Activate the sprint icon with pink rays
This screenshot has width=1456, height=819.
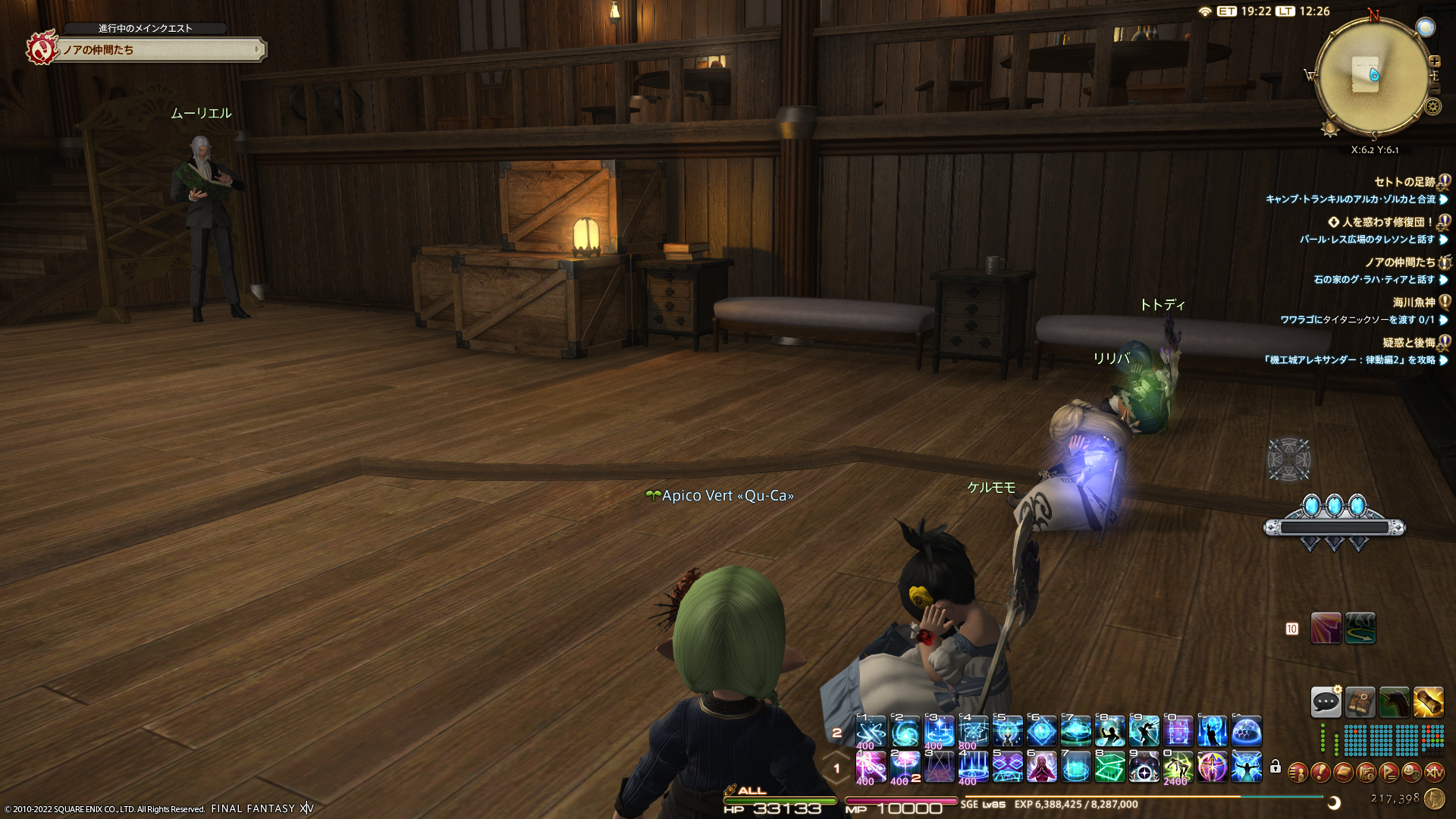click(x=1326, y=628)
